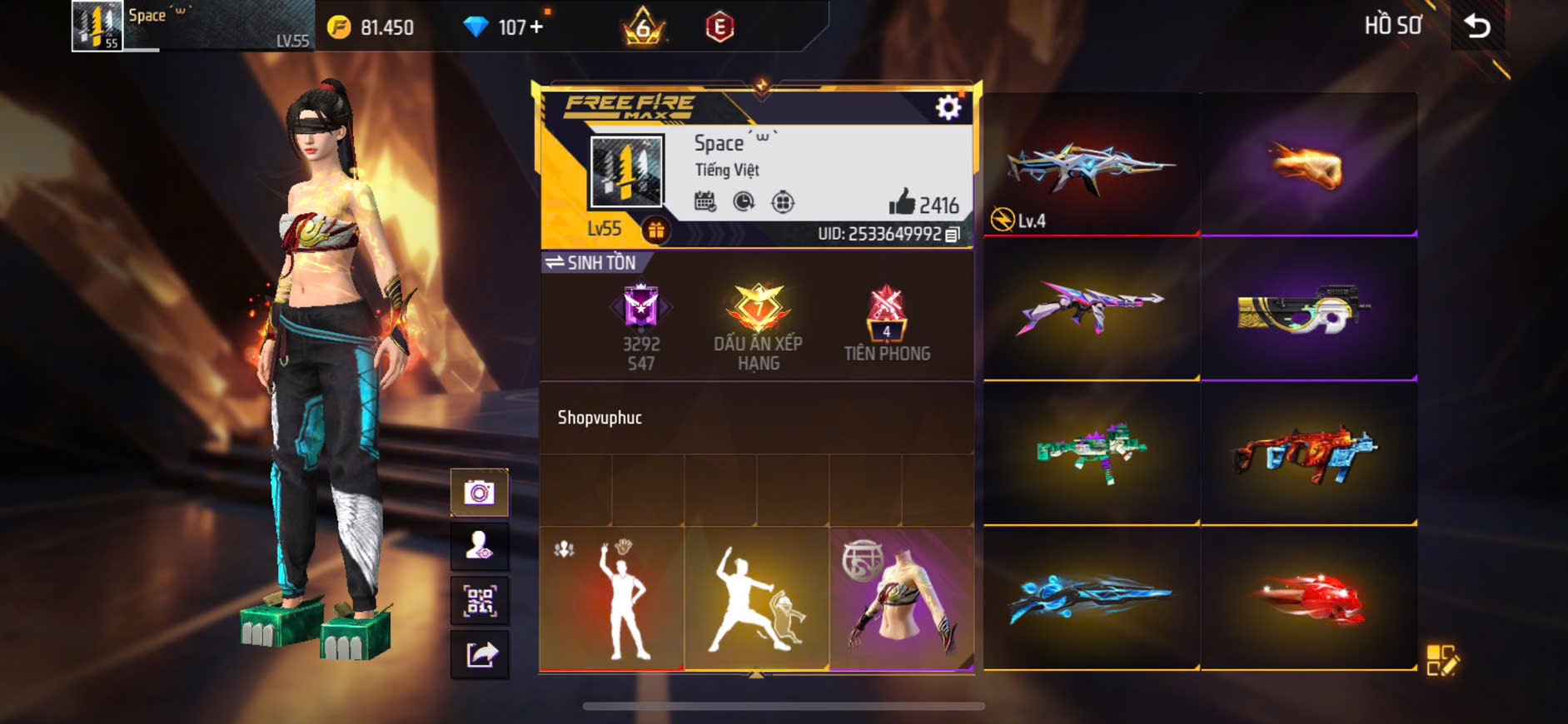Image resolution: width=1568 pixels, height=724 pixels.
Task: Choose the gold and black P90 skin
Action: click(x=1308, y=310)
